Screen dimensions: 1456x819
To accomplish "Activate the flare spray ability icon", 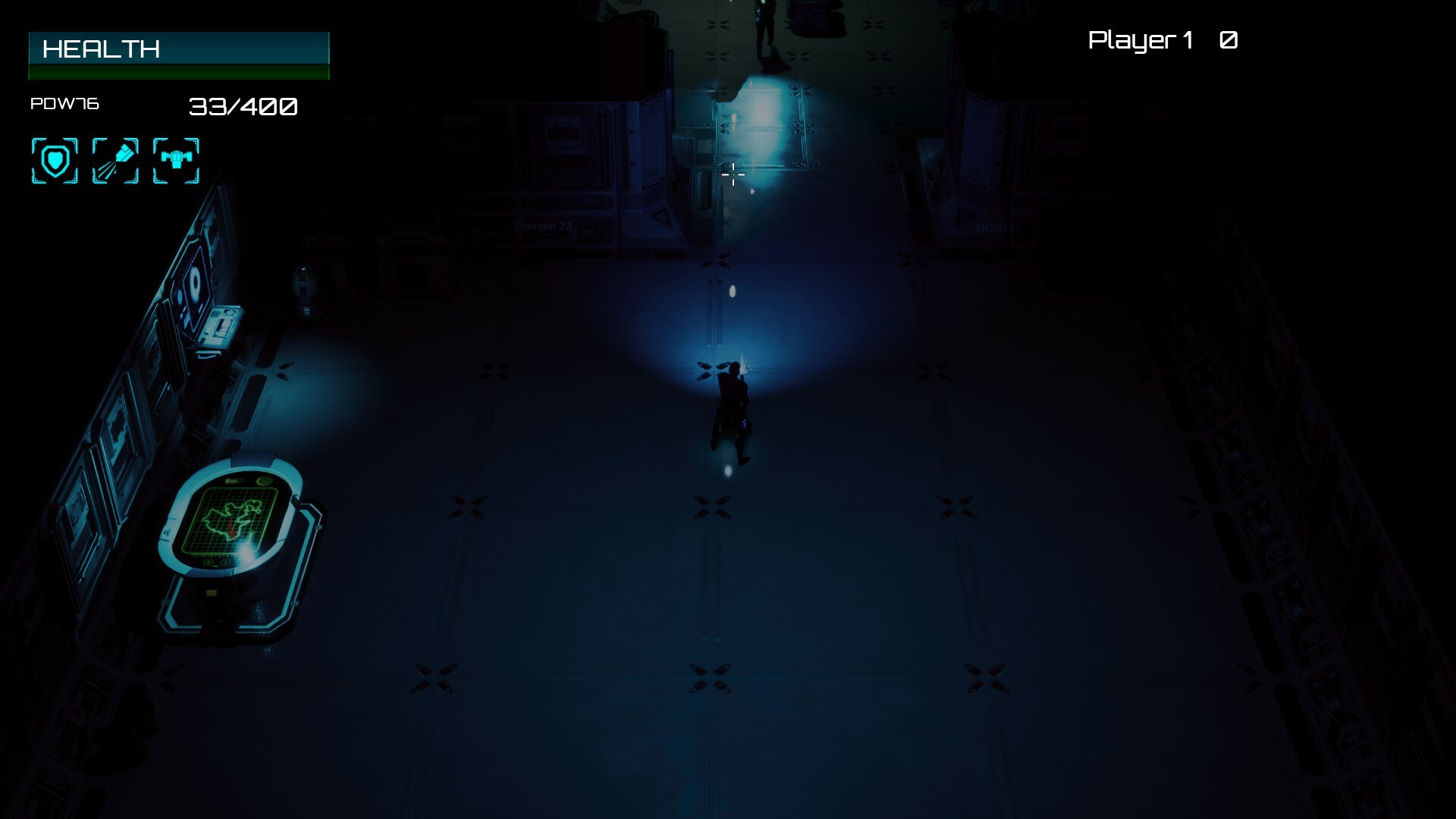I will pos(115,160).
